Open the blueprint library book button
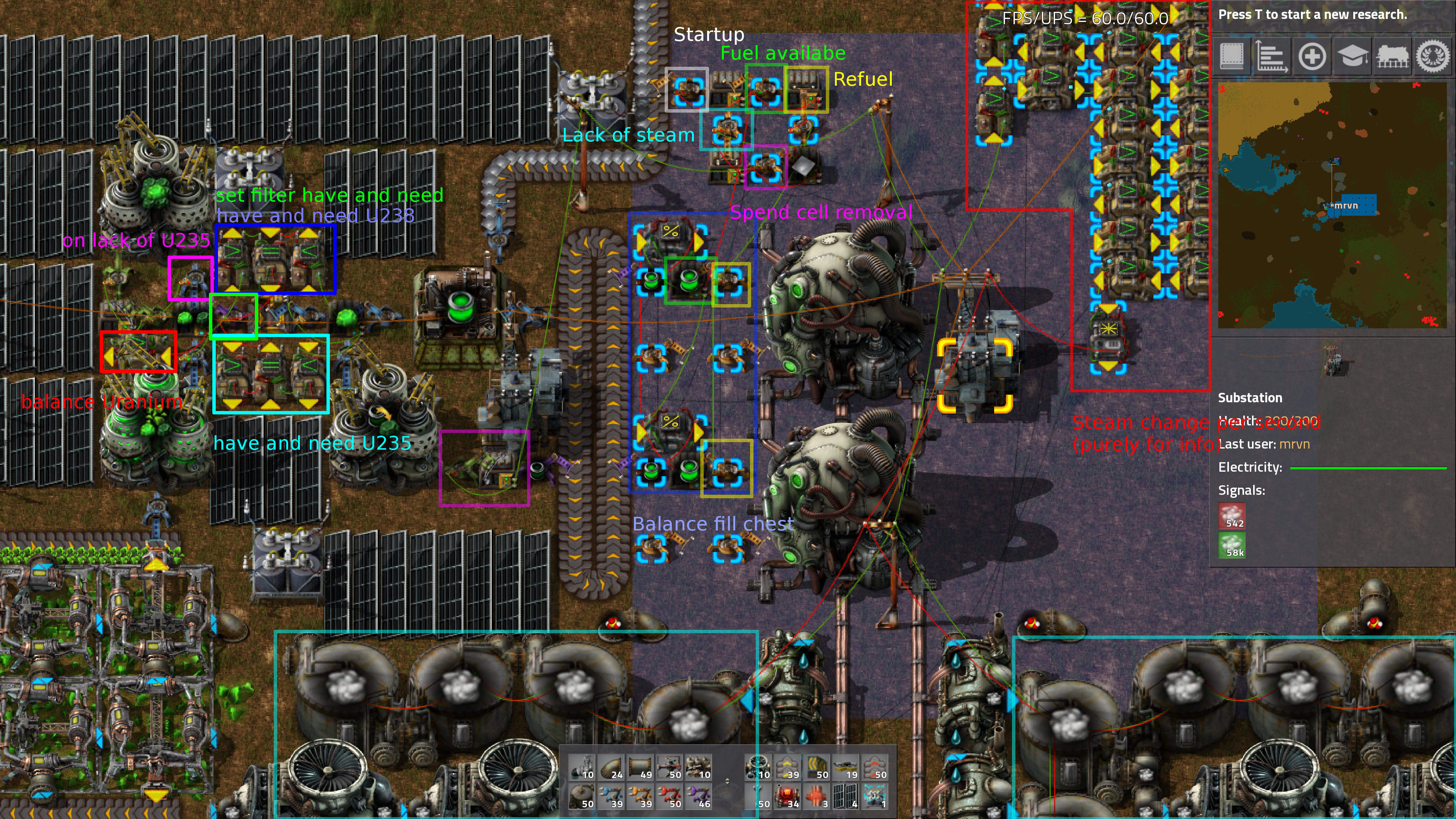 (x=1232, y=56)
